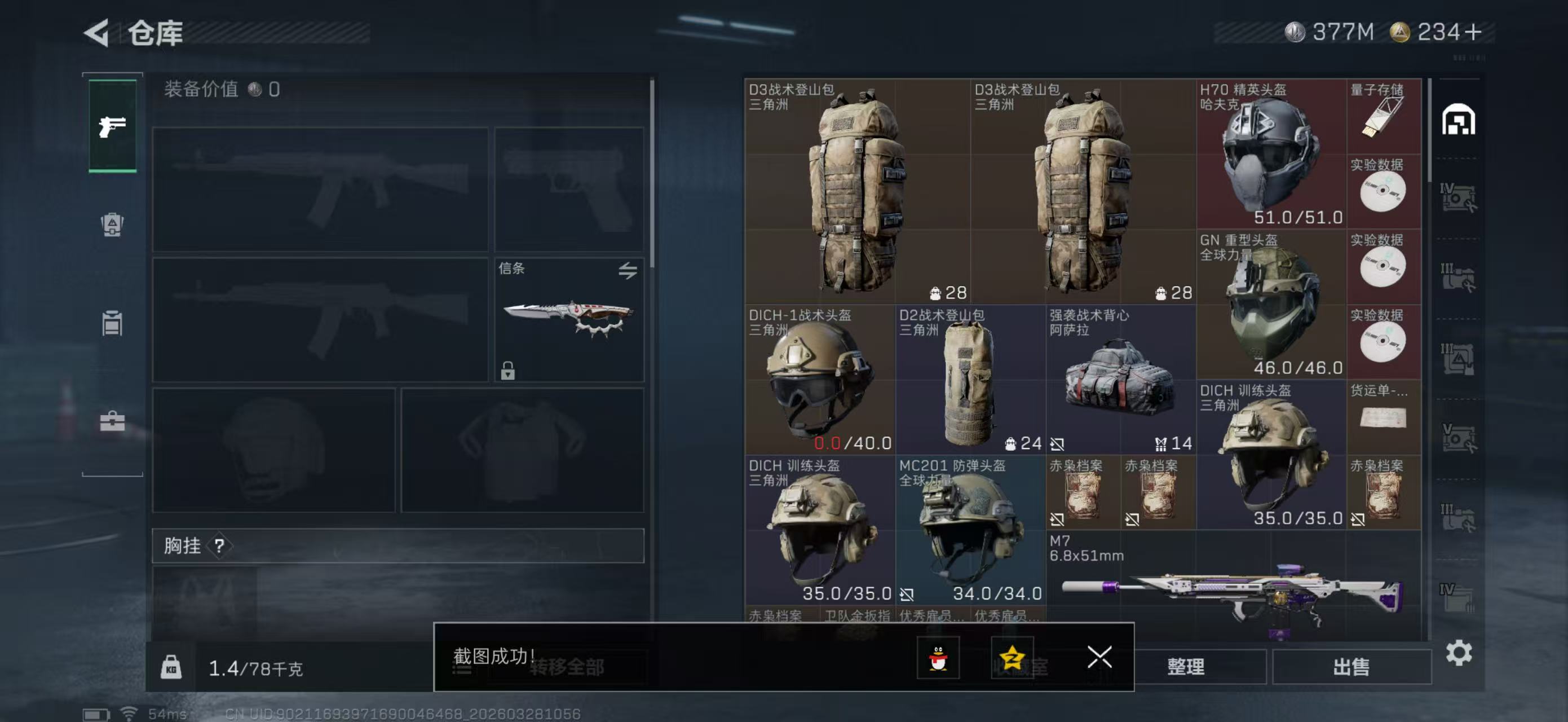Select the pistol weapon tab
Screen dimensions: 1568x722
click(x=113, y=126)
